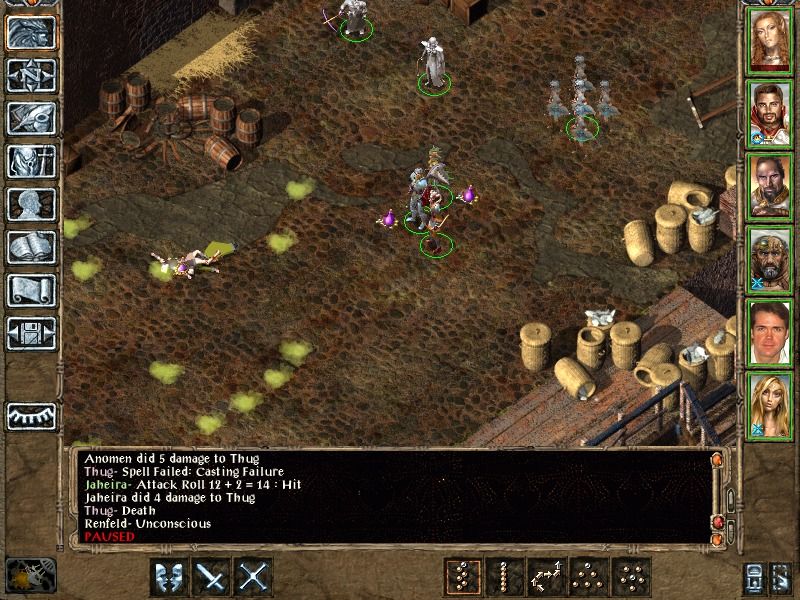Select the first character portrait
The width and height of the screenshot is (800, 600).
[x=770, y=40]
